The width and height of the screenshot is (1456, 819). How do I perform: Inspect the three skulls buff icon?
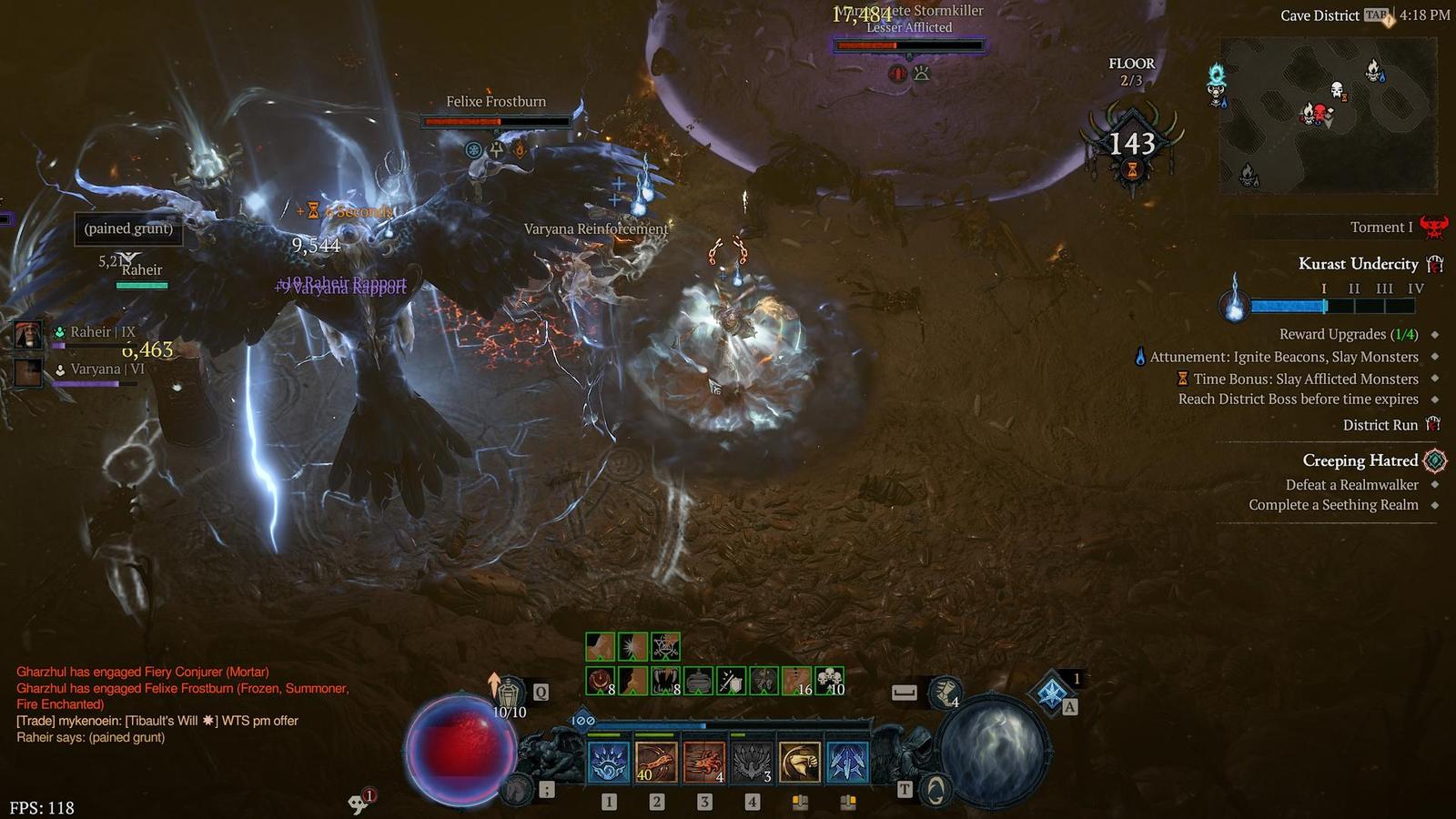[829, 681]
